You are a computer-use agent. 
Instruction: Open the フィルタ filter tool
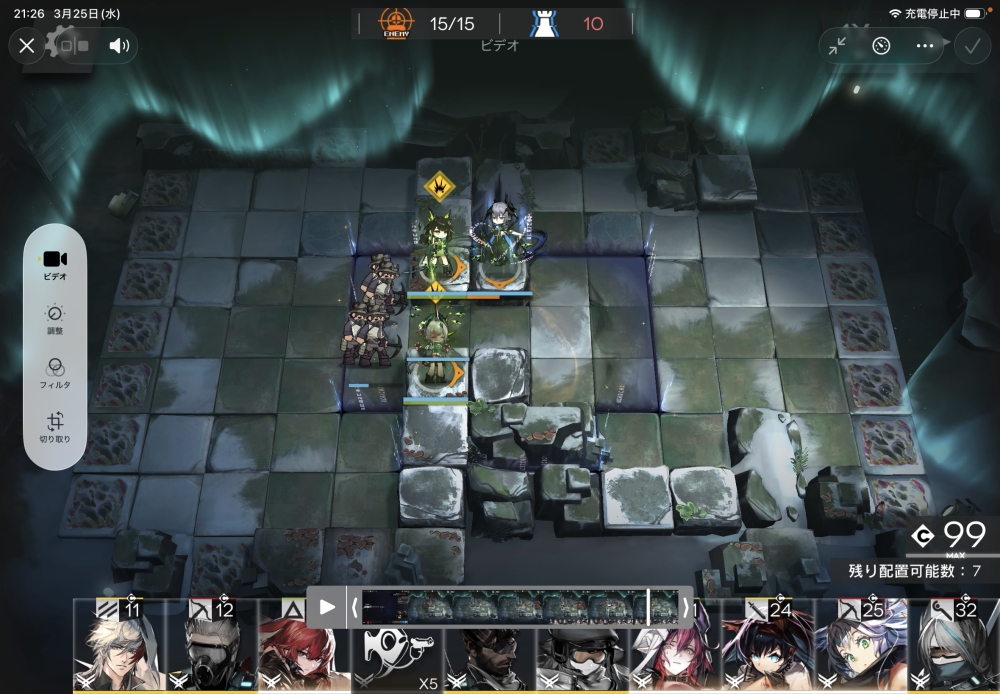click(x=55, y=373)
